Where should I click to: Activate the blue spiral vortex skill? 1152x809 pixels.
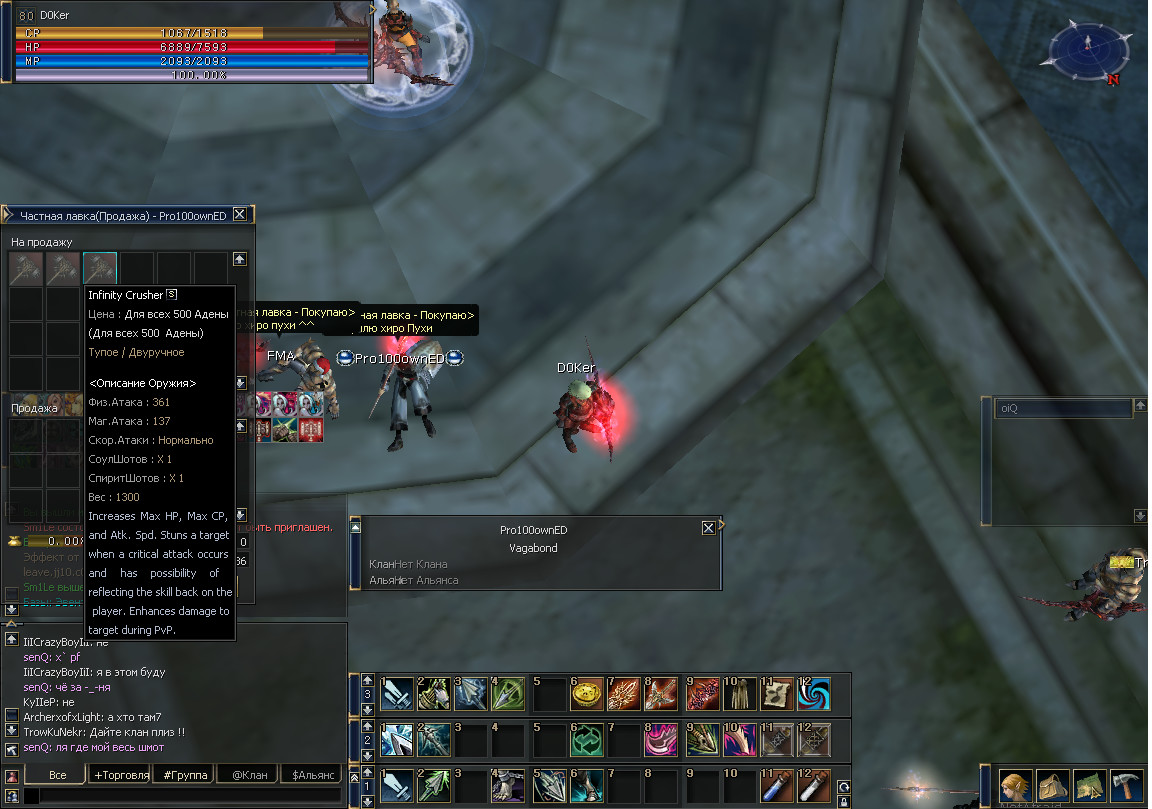(x=815, y=693)
